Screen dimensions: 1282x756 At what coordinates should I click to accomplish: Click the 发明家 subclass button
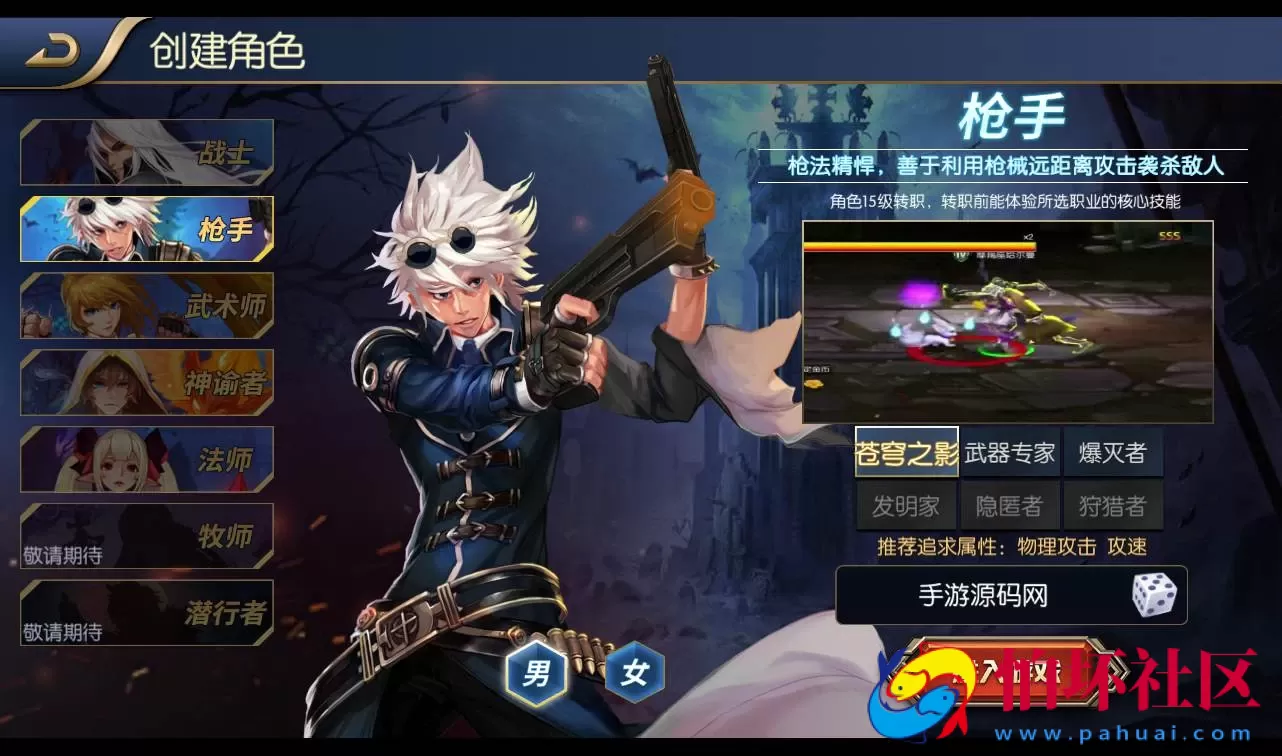pos(908,505)
